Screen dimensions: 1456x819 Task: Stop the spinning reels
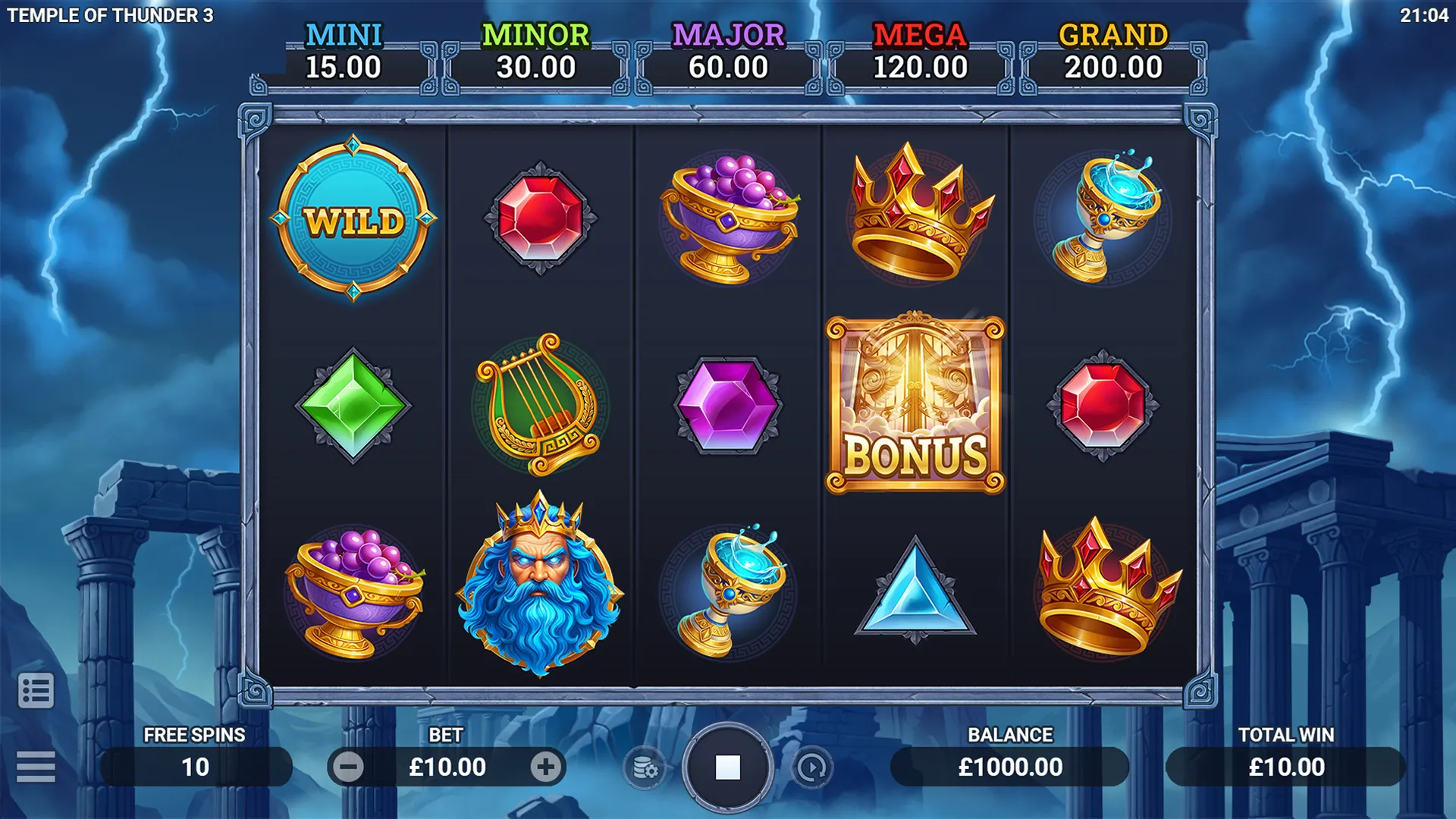coord(727,767)
